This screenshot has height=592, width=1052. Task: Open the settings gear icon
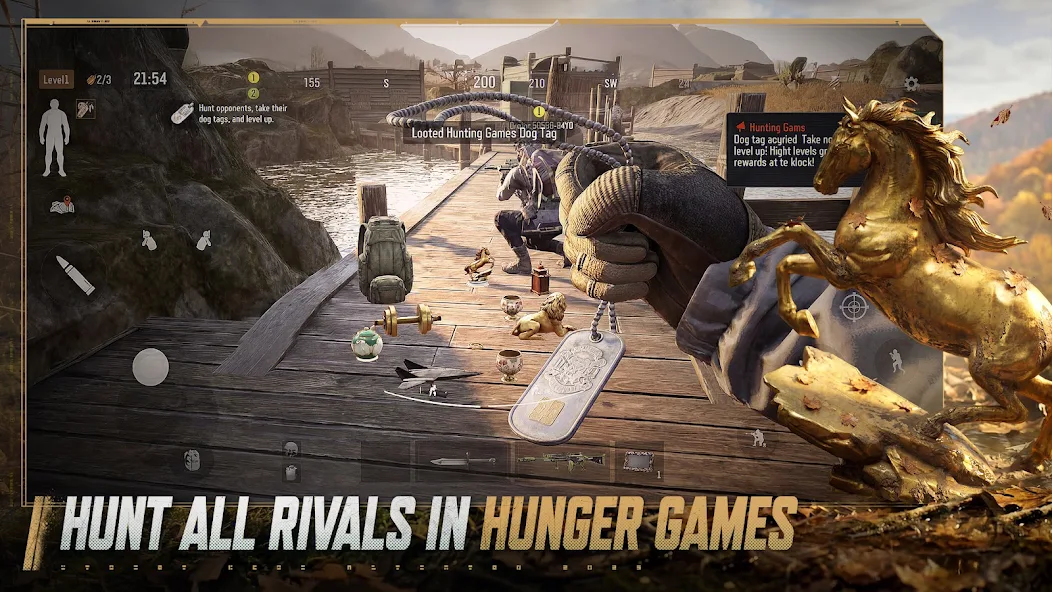point(910,84)
